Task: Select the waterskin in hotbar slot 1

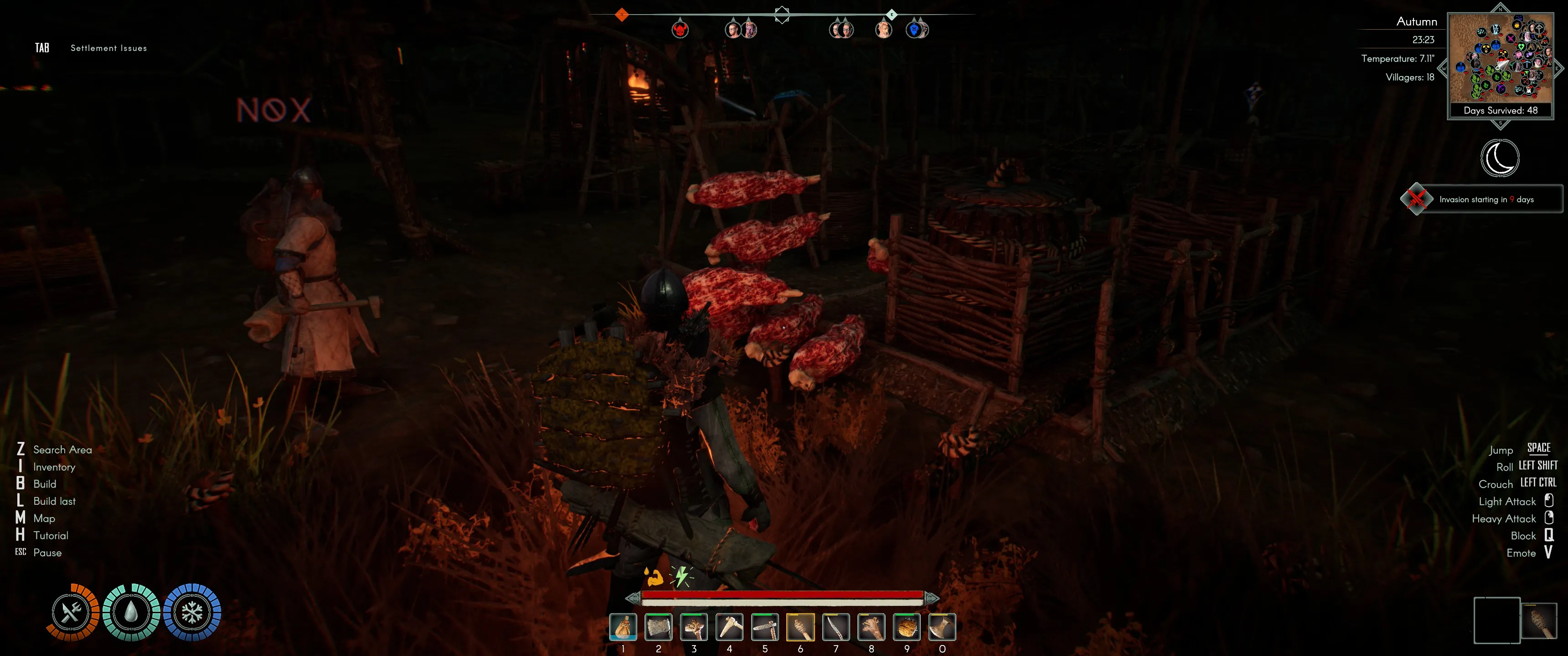Action: (x=623, y=627)
